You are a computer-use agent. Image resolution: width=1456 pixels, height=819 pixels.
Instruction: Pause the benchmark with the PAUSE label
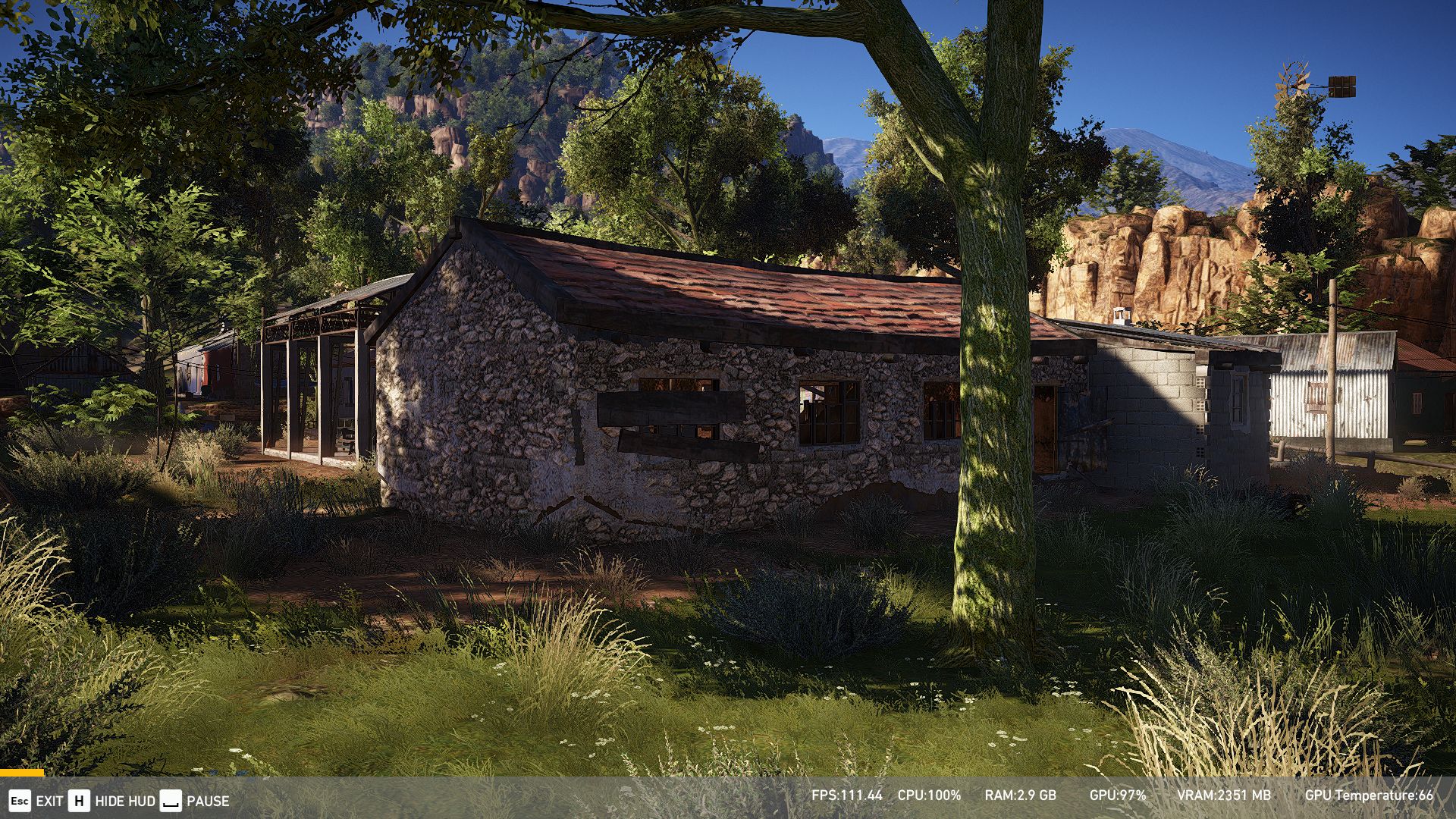[207, 801]
